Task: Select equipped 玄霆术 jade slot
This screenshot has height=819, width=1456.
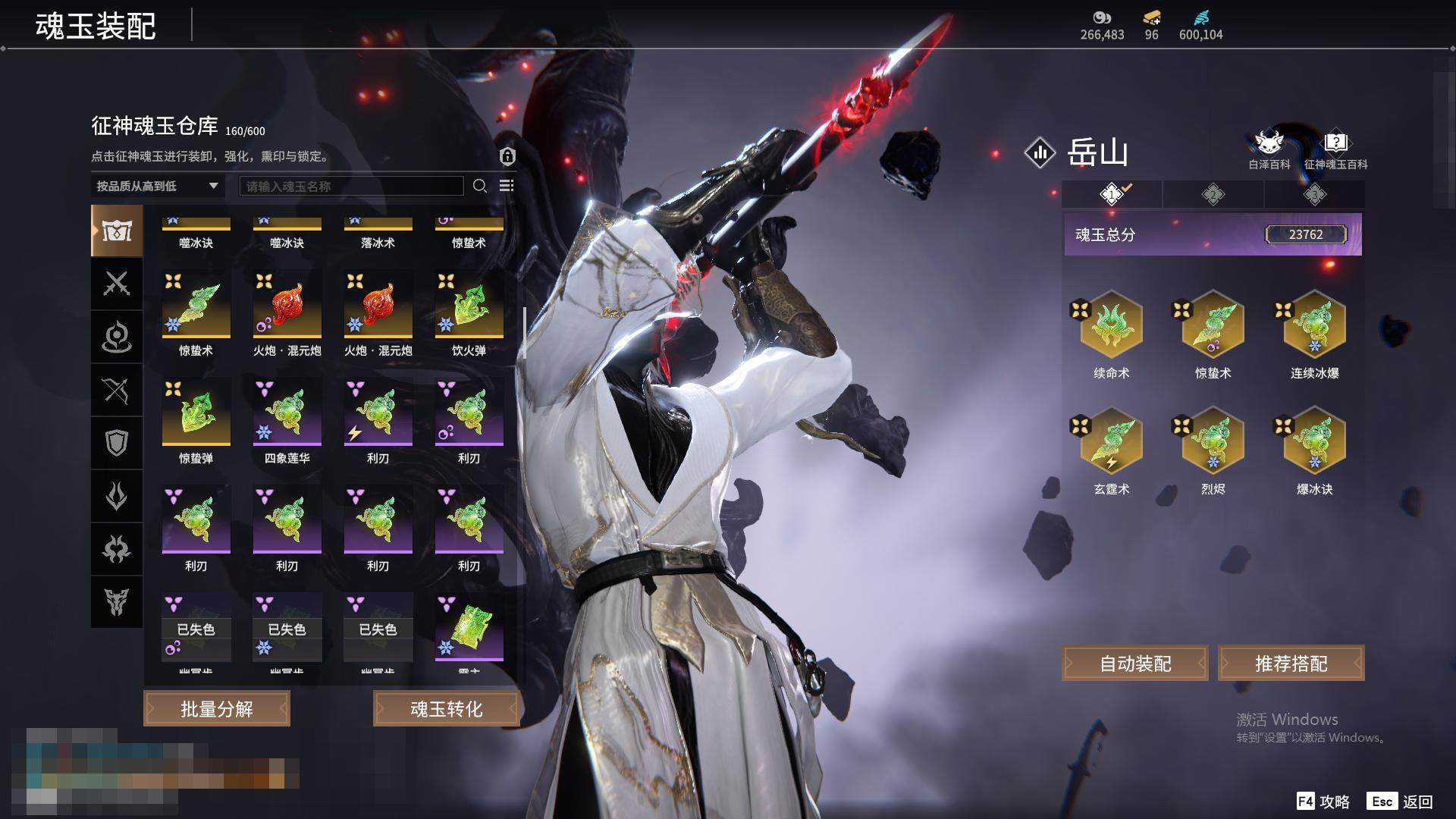Action: pos(1111,442)
